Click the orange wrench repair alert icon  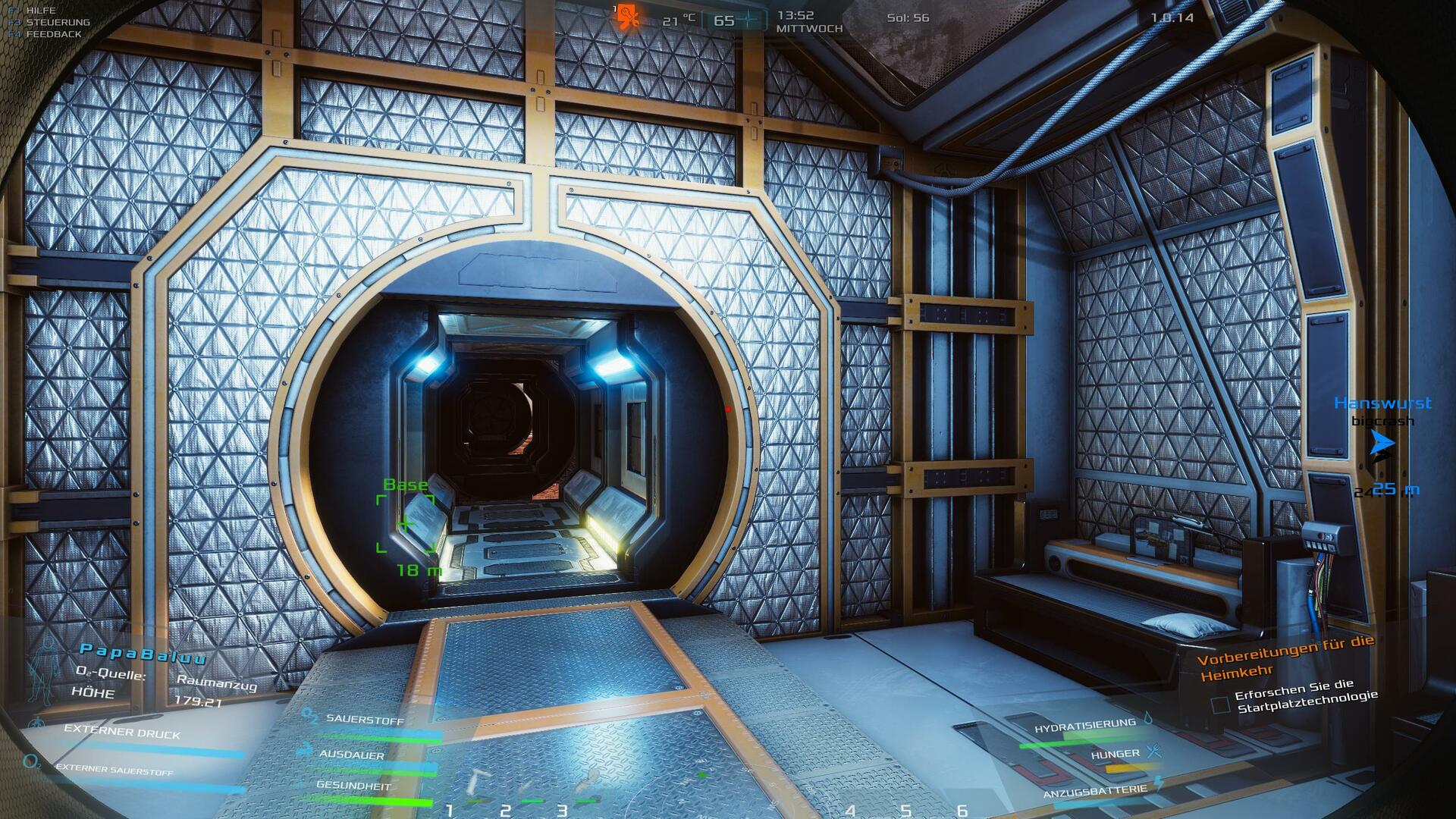point(627,16)
